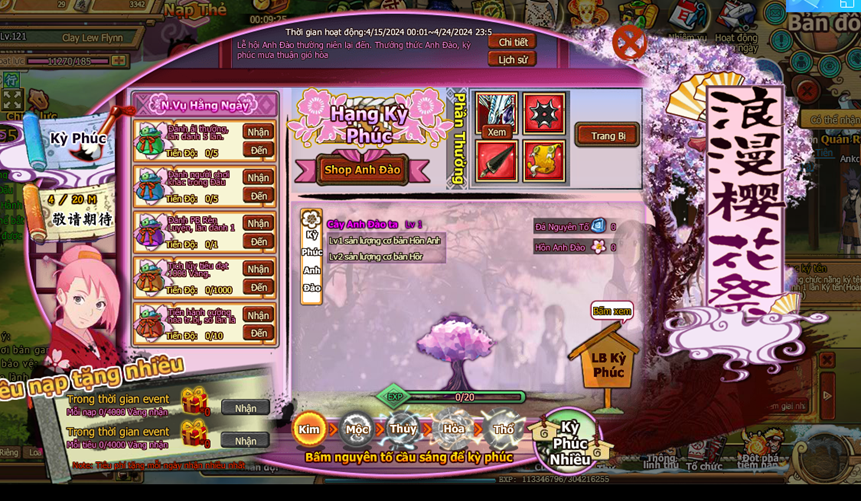The height and width of the screenshot is (501, 861).
Task: View the reward item labeled Xem
Action: coord(496,115)
